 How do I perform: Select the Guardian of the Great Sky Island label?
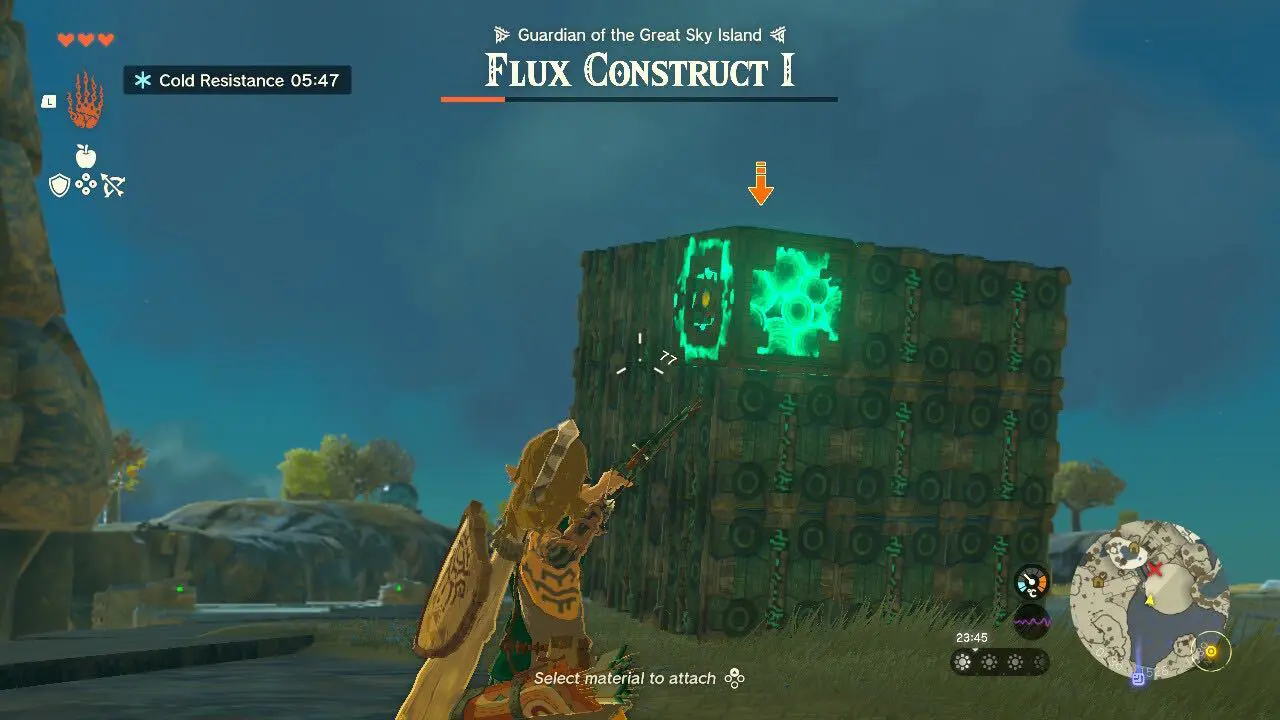[640, 34]
